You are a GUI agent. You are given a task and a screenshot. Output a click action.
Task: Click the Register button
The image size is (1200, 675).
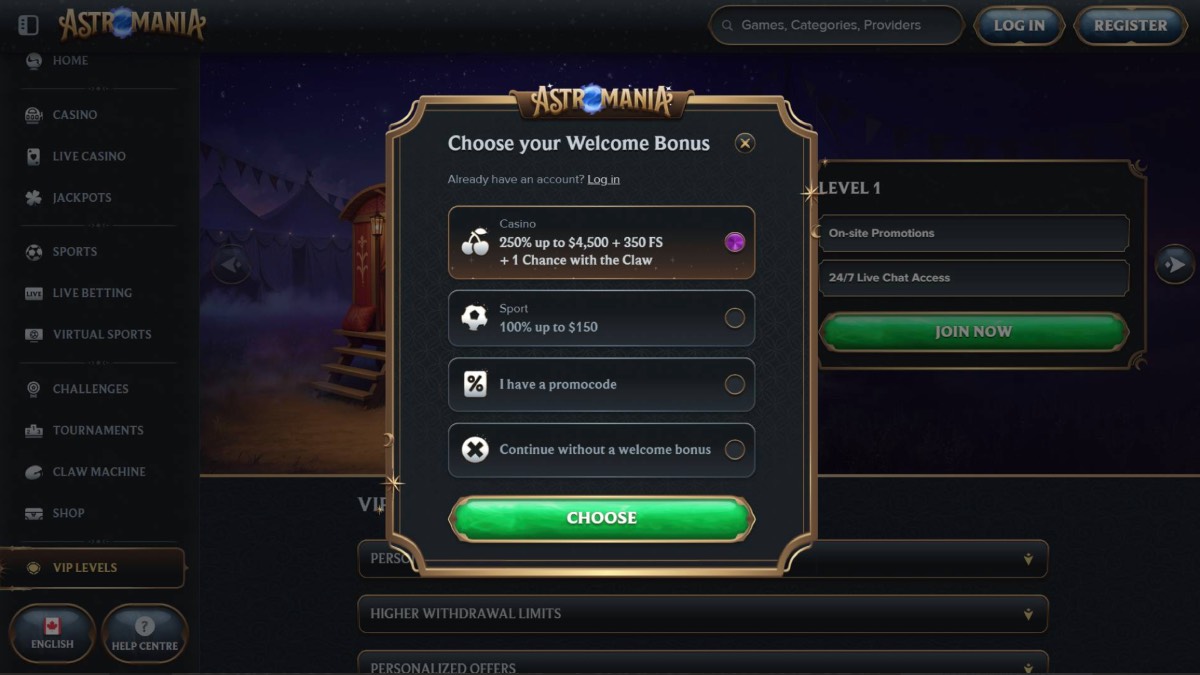click(x=1130, y=26)
